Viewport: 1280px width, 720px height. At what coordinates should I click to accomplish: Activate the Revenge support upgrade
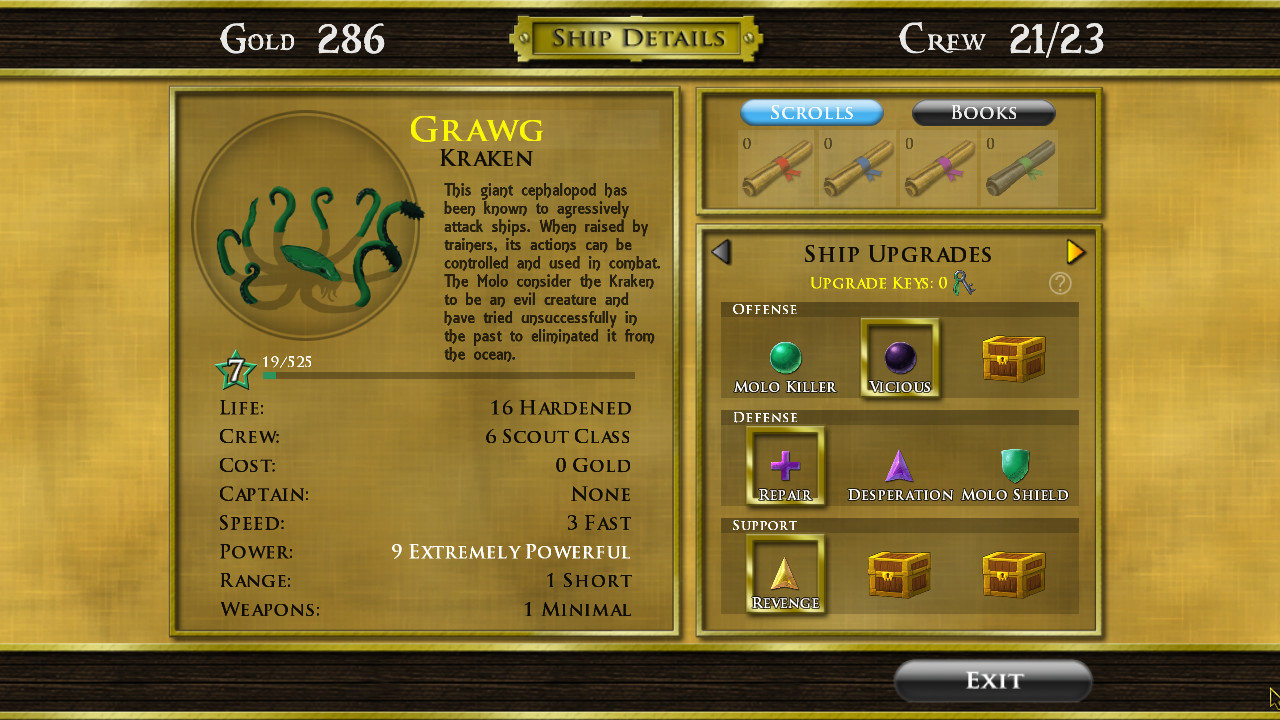pyautogui.click(x=785, y=573)
